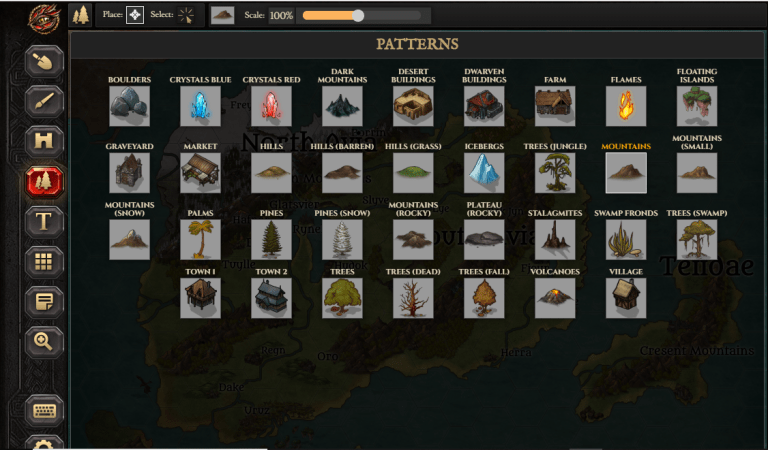Select the Flames pattern
The width and height of the screenshot is (768, 450).
[626, 106]
